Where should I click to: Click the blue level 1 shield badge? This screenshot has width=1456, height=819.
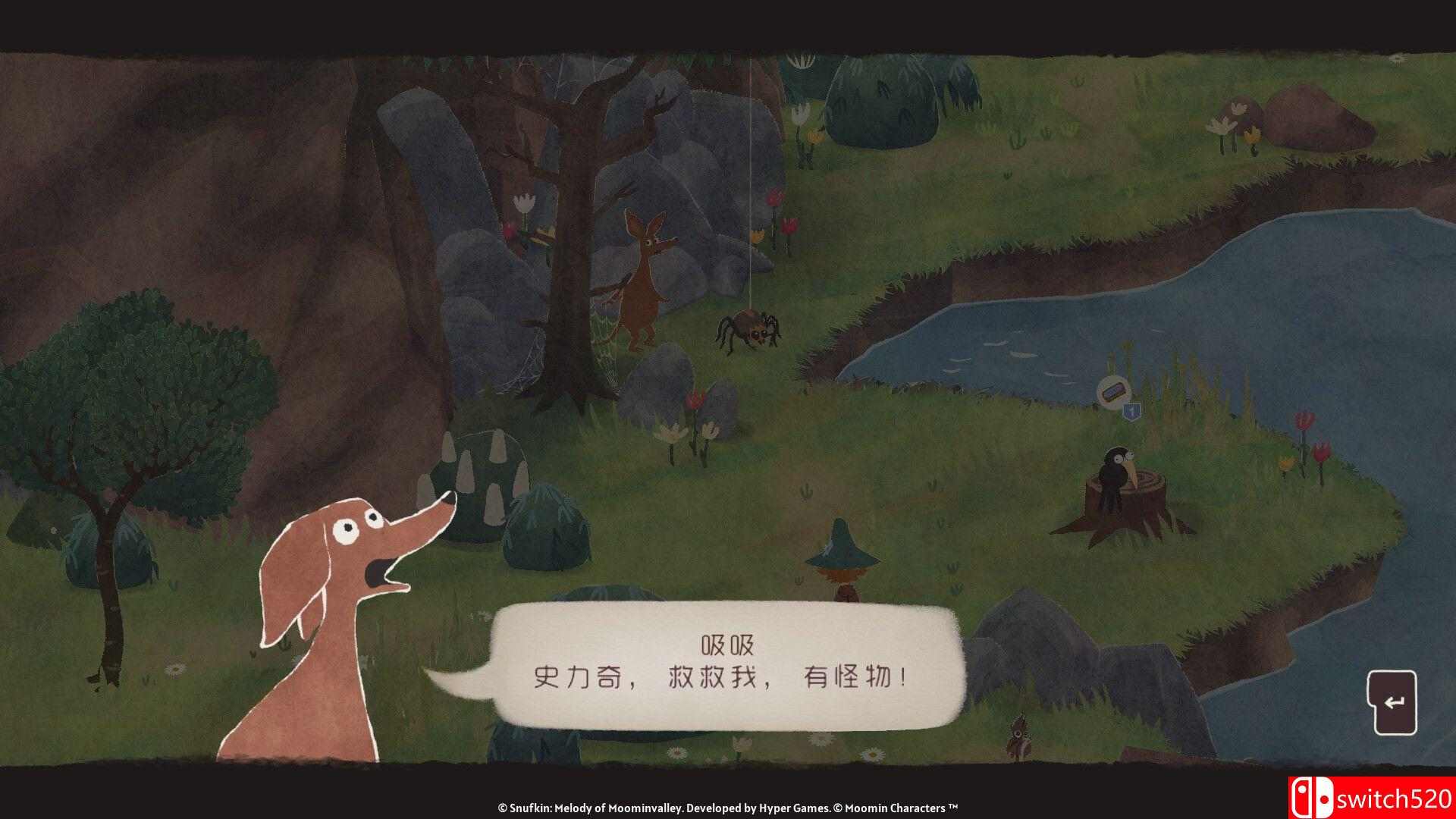coord(1131,412)
